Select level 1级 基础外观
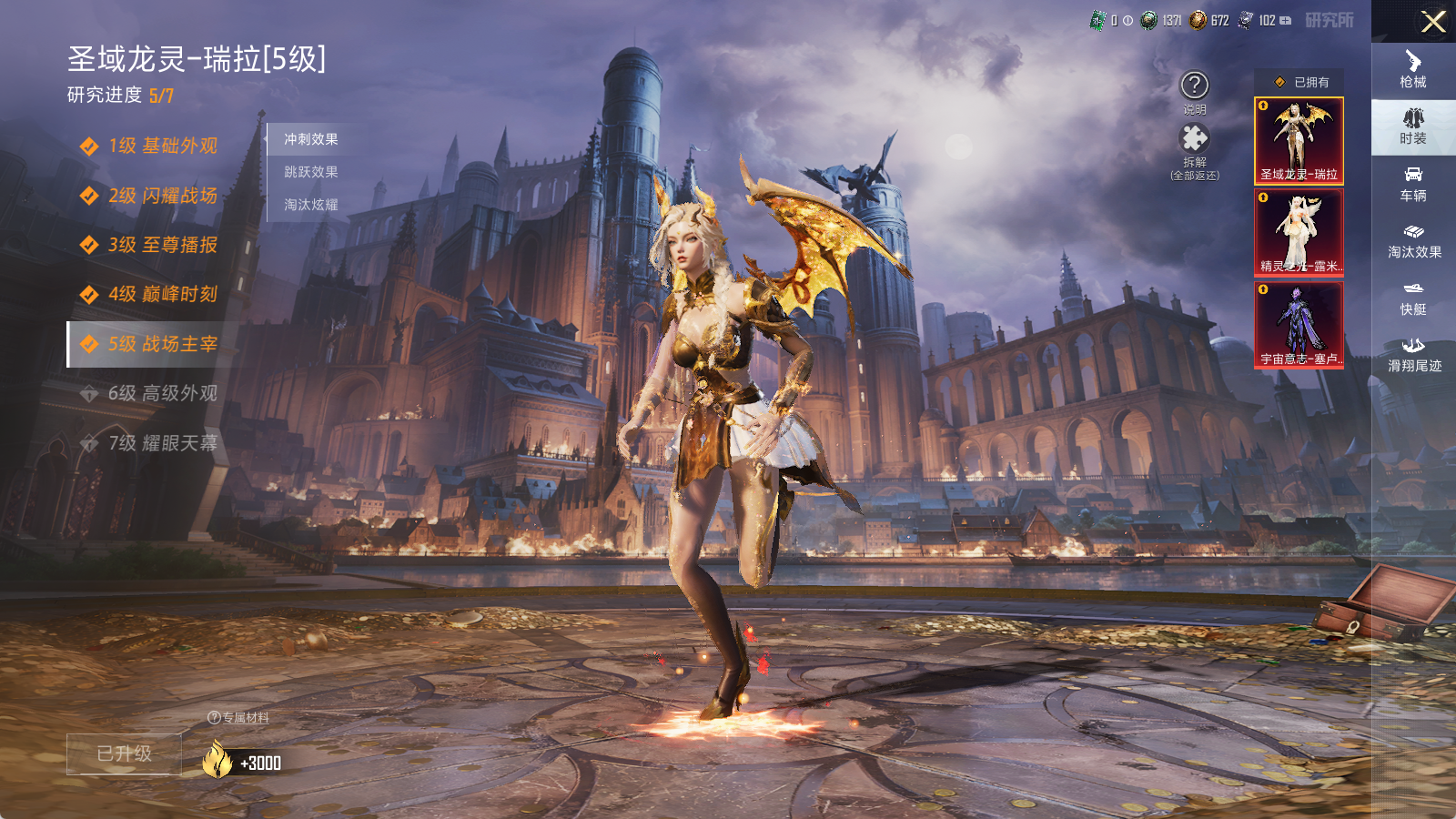 coord(162,146)
